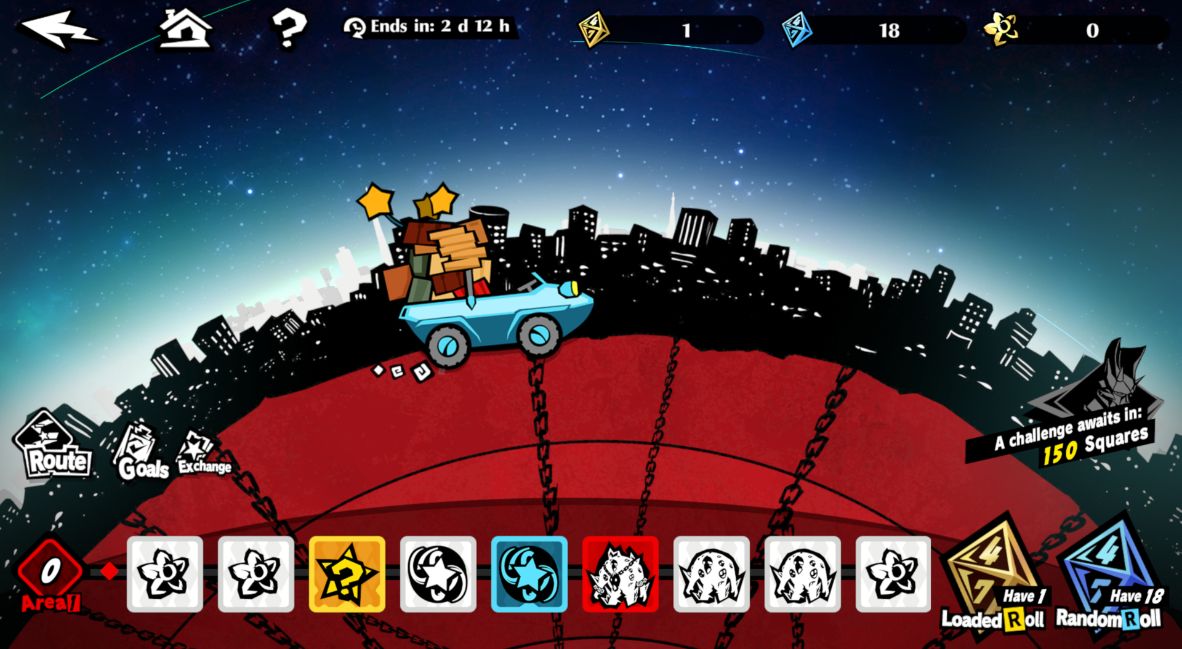Check the yellow flower currency counter
Image resolution: width=1182 pixels, height=649 pixels.
tap(1075, 30)
